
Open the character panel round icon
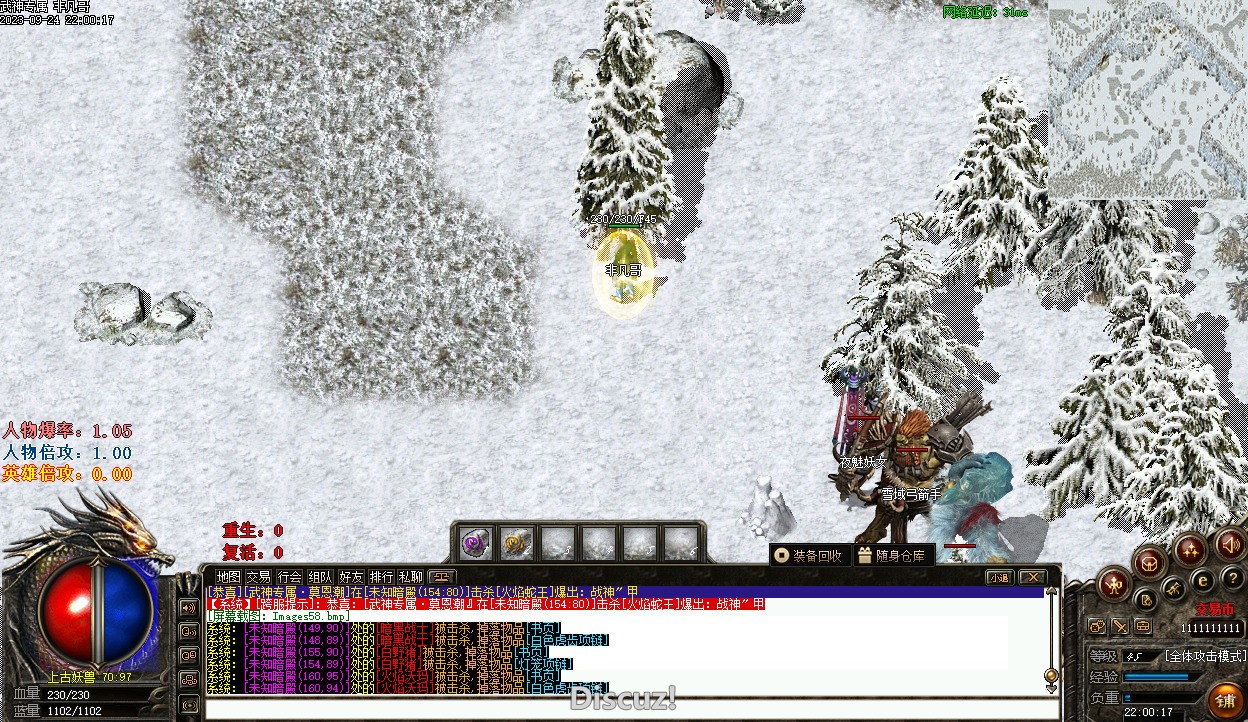[1114, 584]
